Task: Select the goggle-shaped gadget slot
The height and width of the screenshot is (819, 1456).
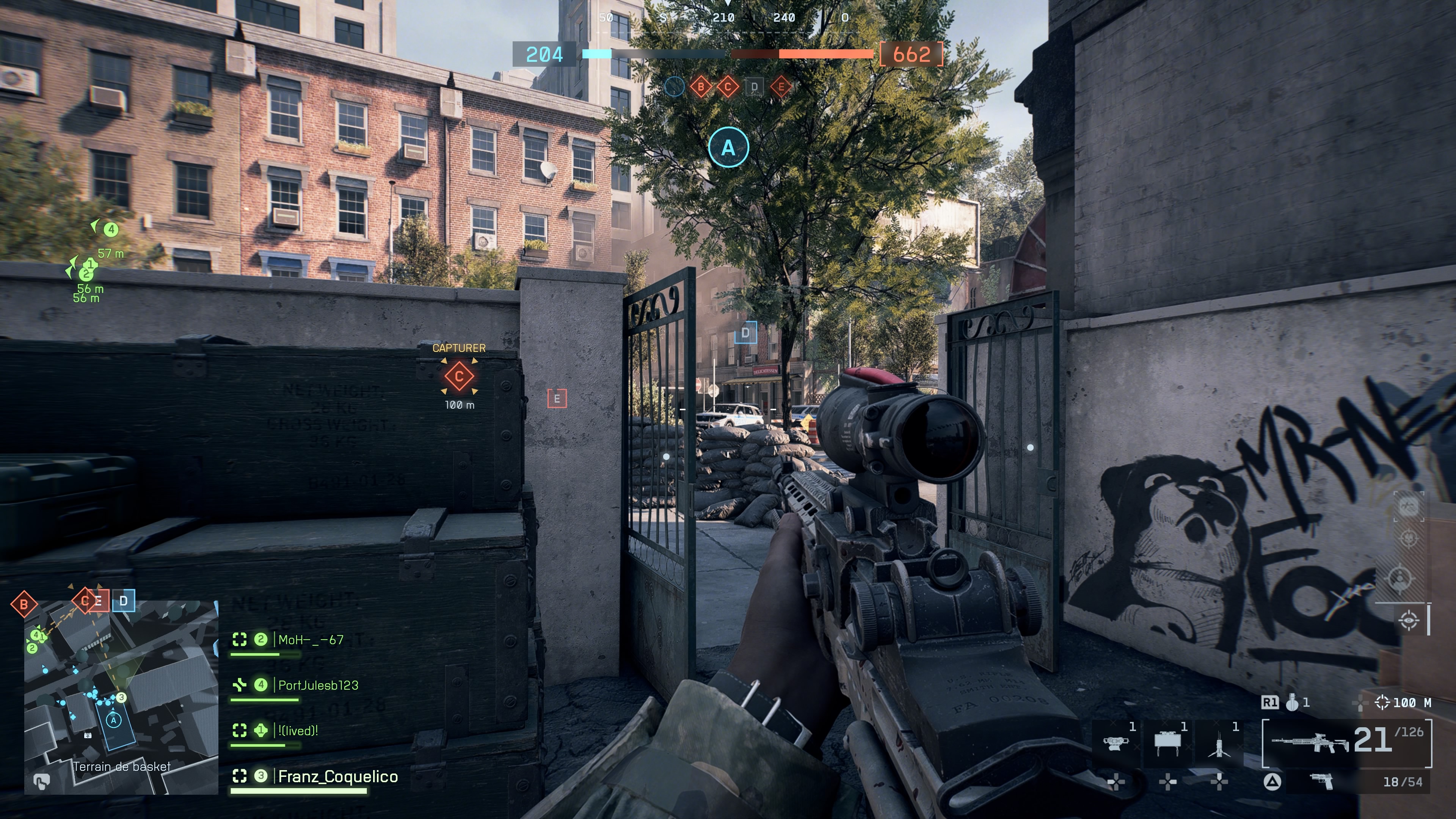Action: (x=1115, y=743)
